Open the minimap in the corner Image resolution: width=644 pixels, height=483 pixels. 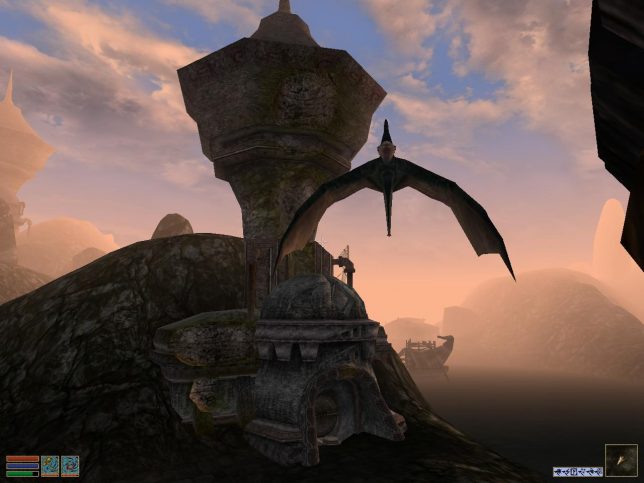tap(620, 460)
